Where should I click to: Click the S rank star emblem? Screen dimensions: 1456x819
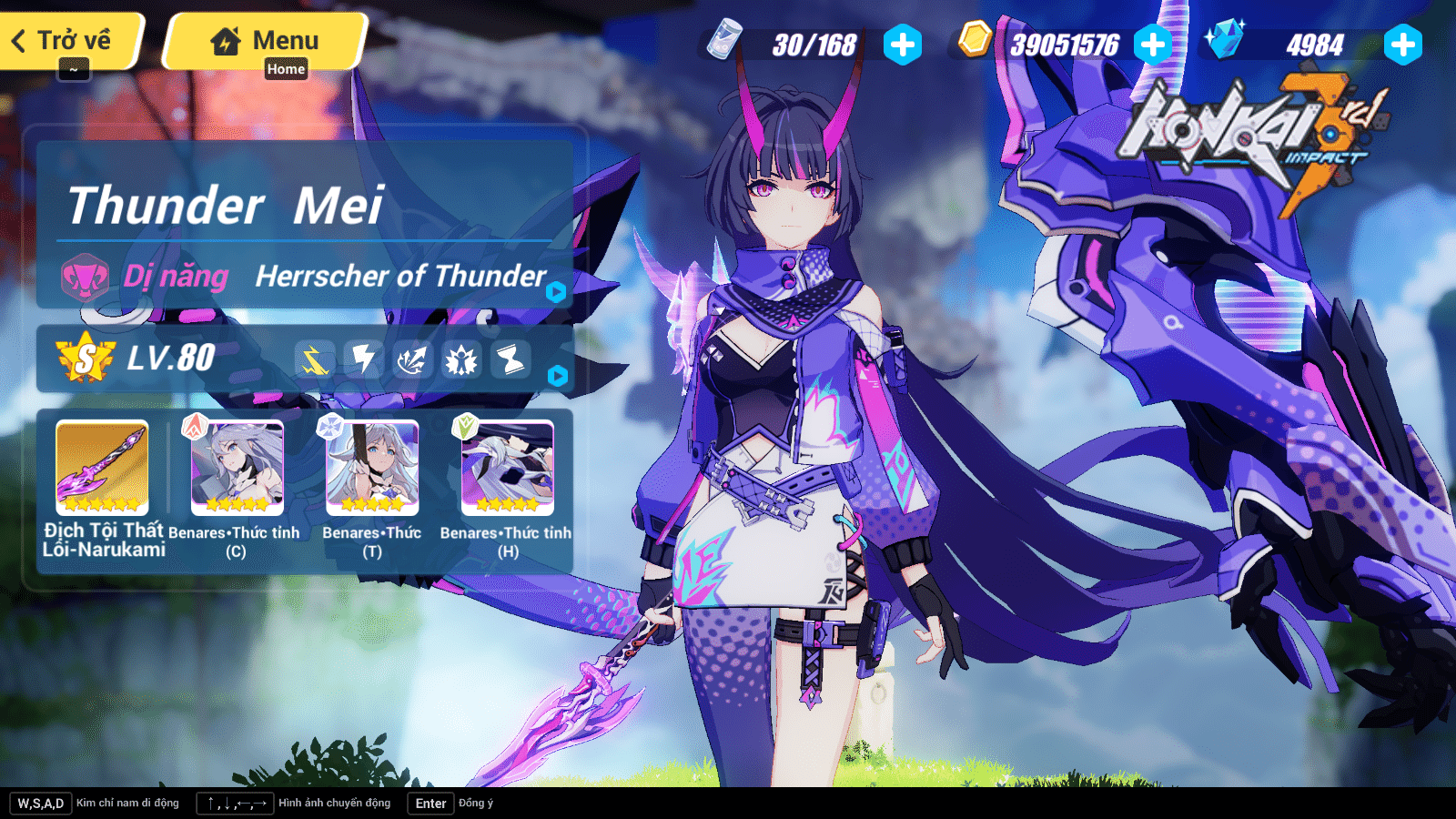tap(83, 359)
